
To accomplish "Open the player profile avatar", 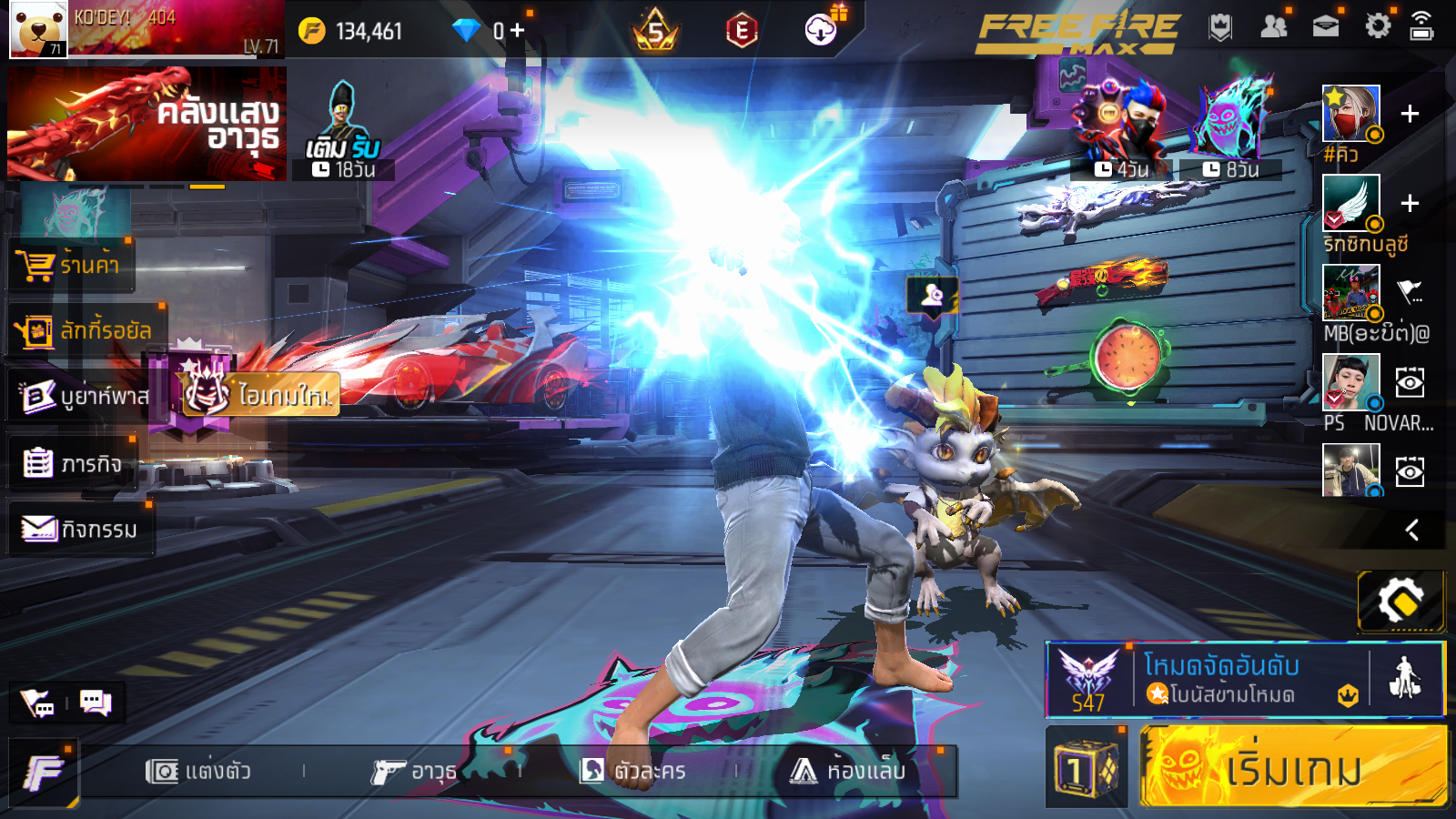I will pyautogui.click(x=38, y=29).
